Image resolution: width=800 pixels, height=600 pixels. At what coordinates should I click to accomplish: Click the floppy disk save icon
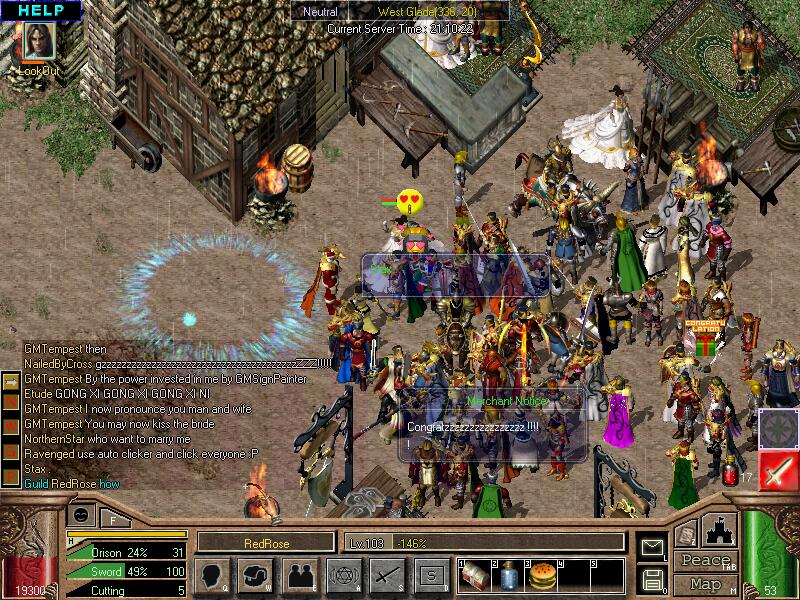pyautogui.click(x=653, y=577)
